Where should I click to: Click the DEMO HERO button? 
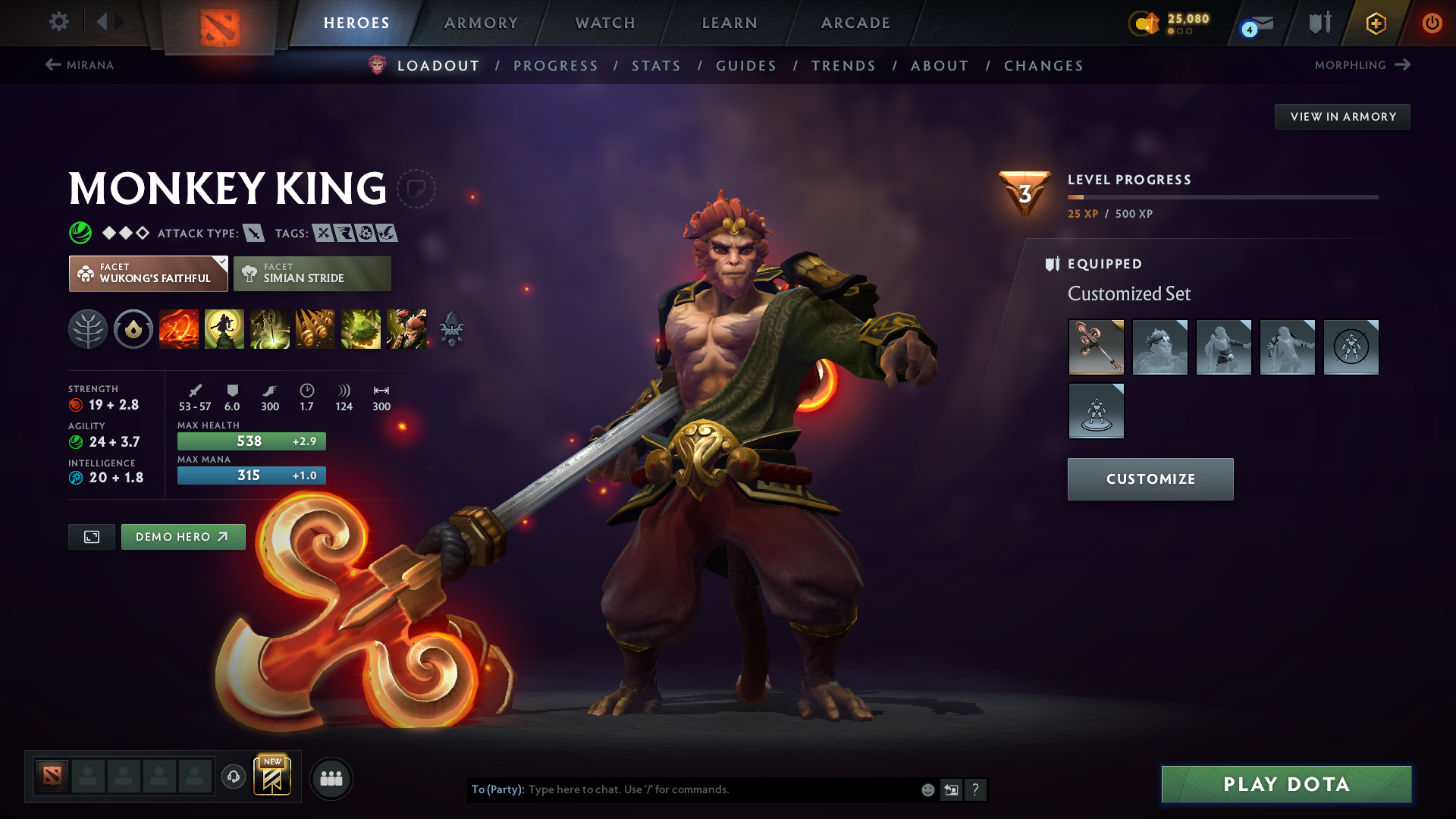coord(183,536)
